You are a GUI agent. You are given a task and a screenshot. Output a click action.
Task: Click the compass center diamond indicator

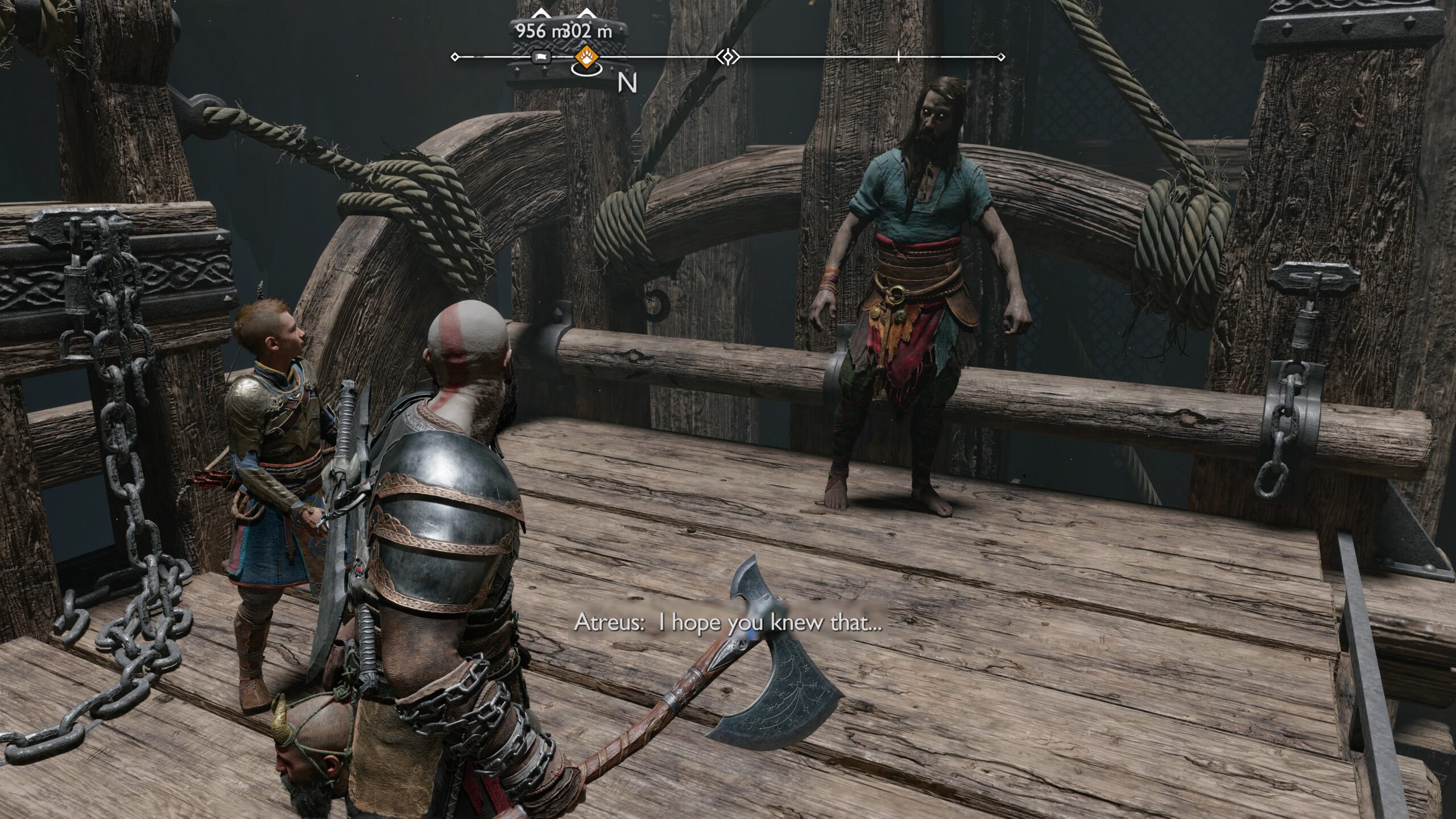(x=727, y=57)
